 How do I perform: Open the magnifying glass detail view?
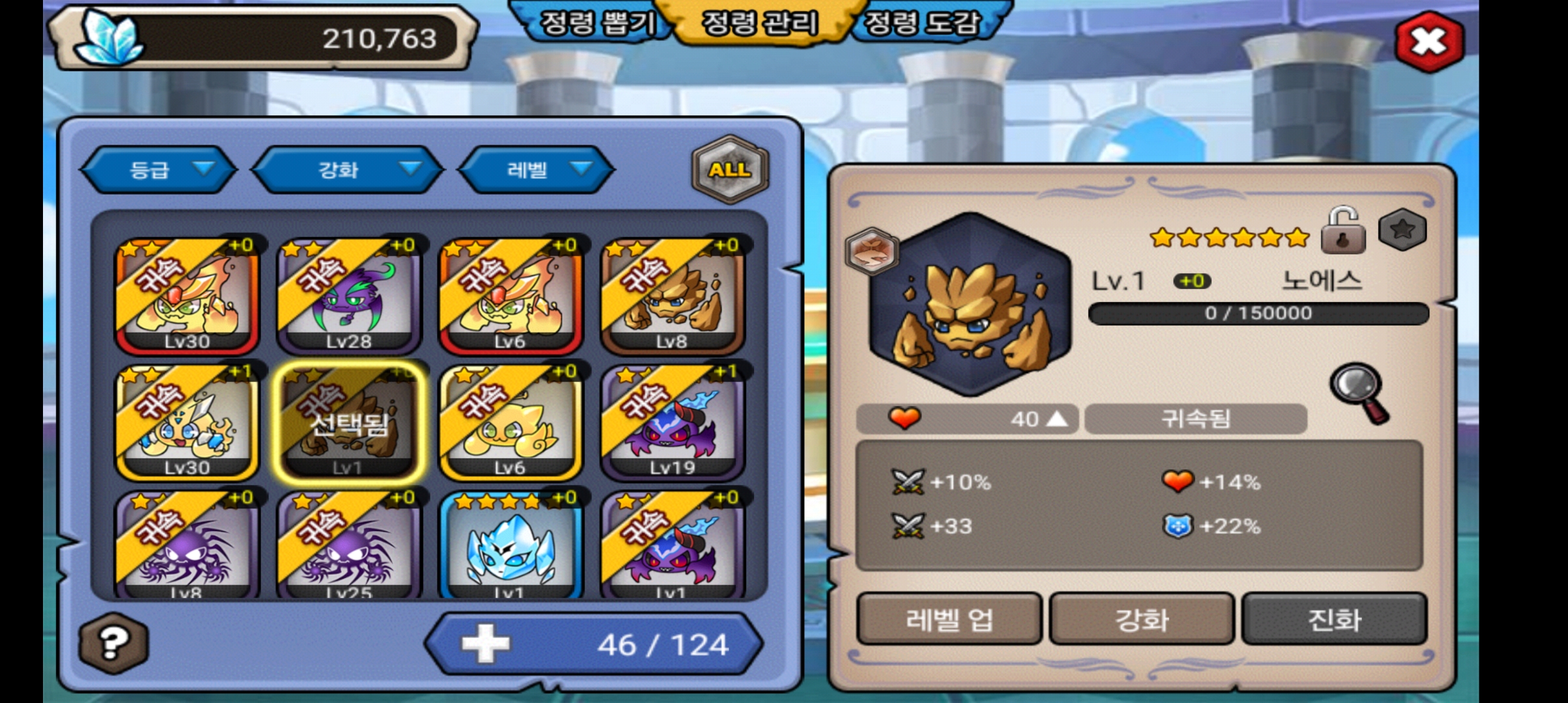1360,393
